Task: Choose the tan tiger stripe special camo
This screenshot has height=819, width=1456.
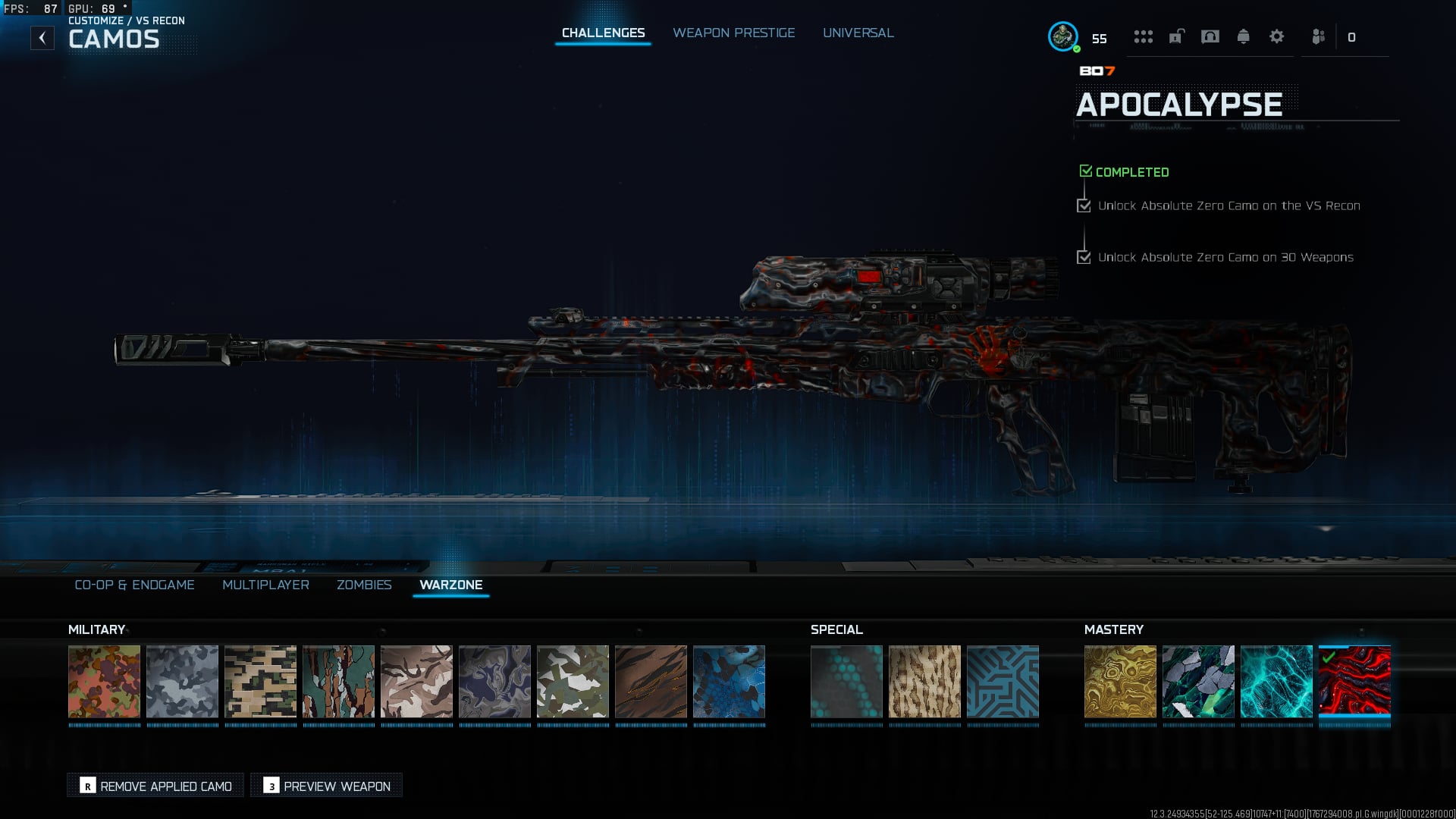Action: [924, 681]
